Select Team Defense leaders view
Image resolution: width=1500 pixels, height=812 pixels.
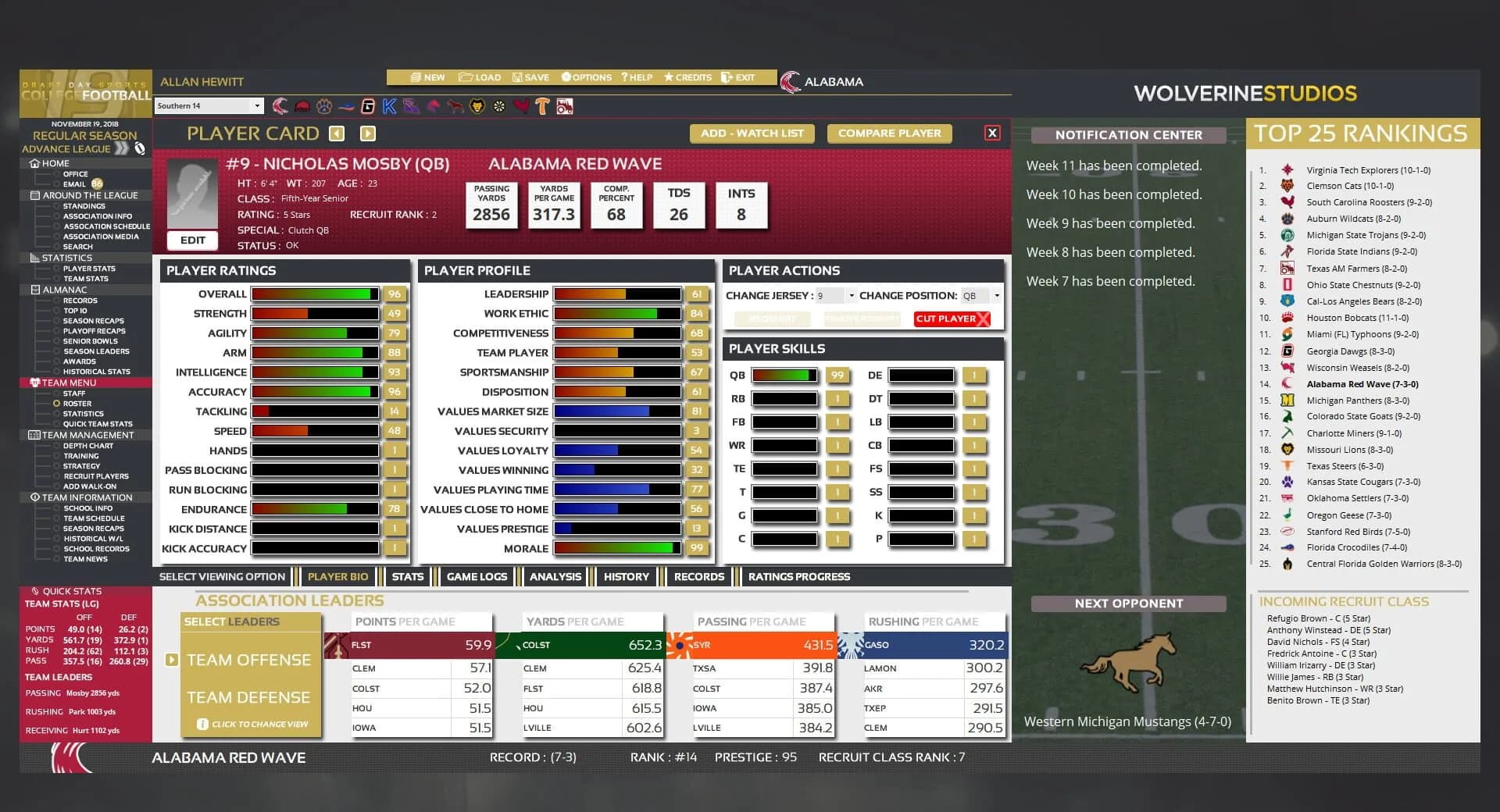pyautogui.click(x=251, y=696)
